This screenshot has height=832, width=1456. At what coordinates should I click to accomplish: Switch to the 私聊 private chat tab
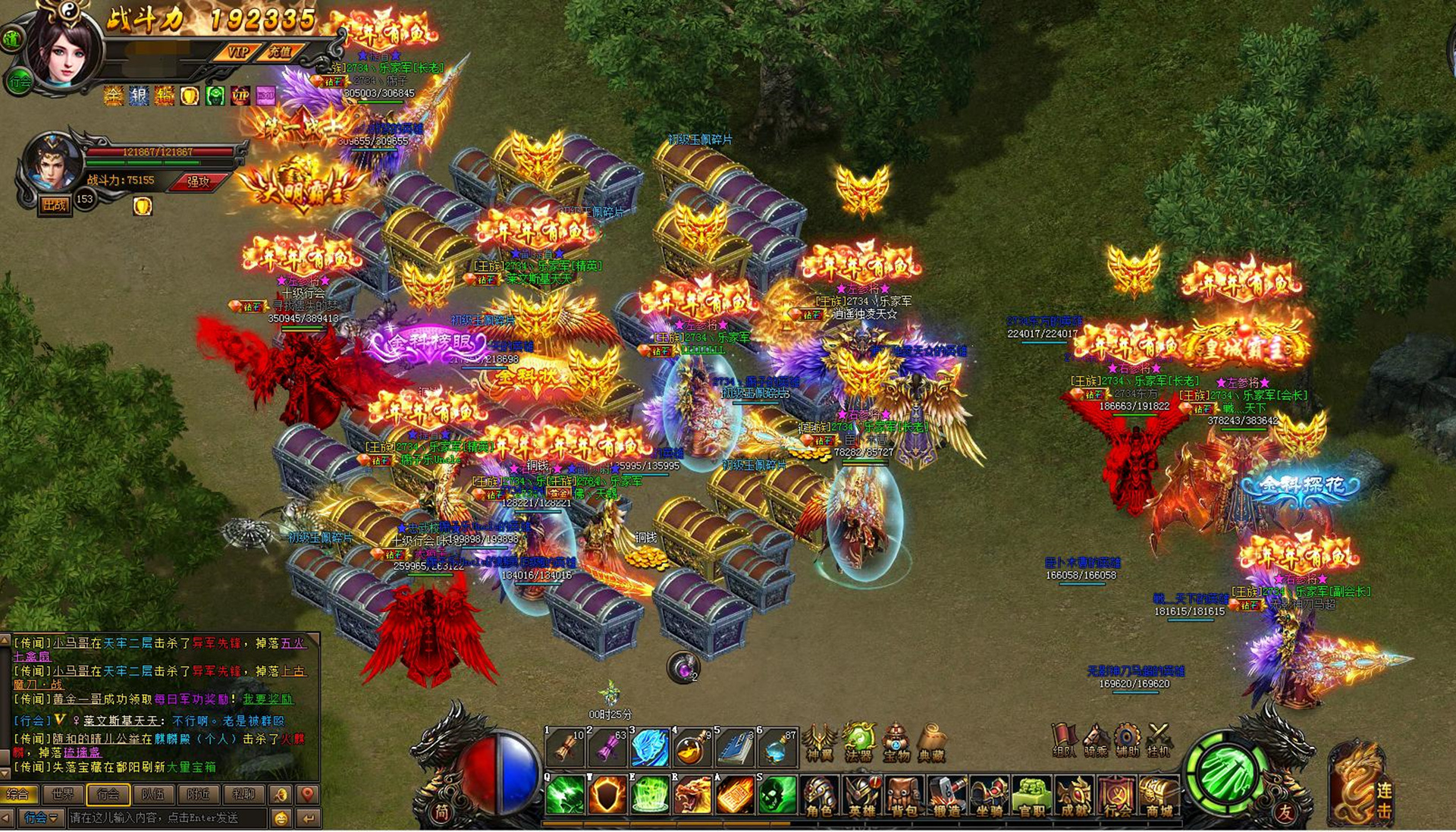[243, 794]
